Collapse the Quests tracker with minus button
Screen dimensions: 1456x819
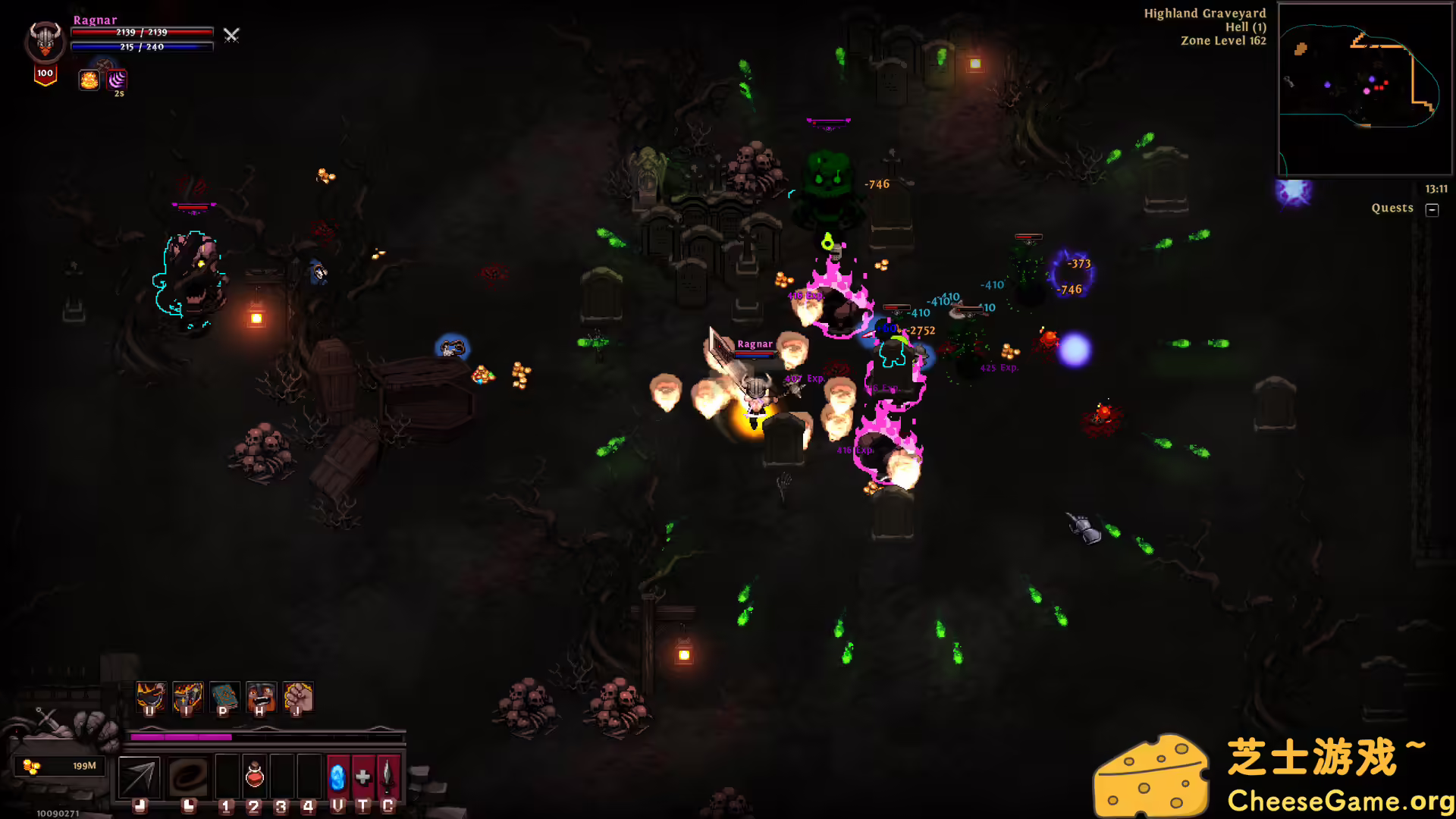(x=1432, y=209)
